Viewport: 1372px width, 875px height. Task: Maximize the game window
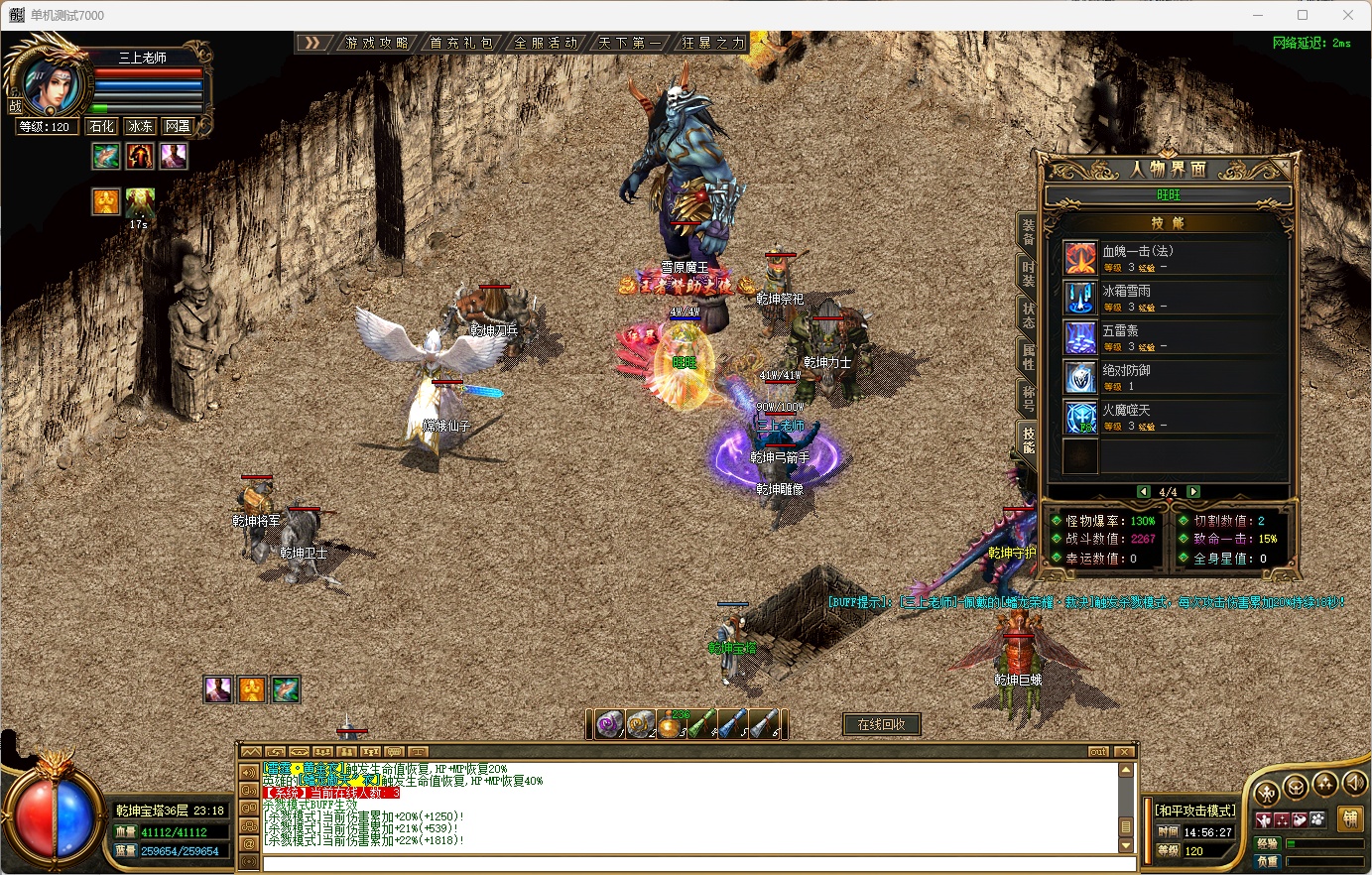(1303, 15)
